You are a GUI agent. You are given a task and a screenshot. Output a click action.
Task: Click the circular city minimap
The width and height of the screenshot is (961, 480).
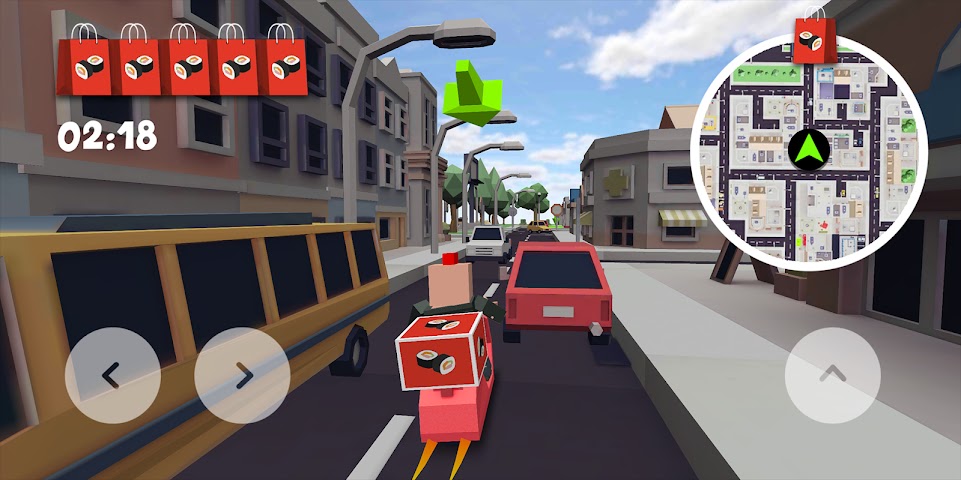[808, 152]
